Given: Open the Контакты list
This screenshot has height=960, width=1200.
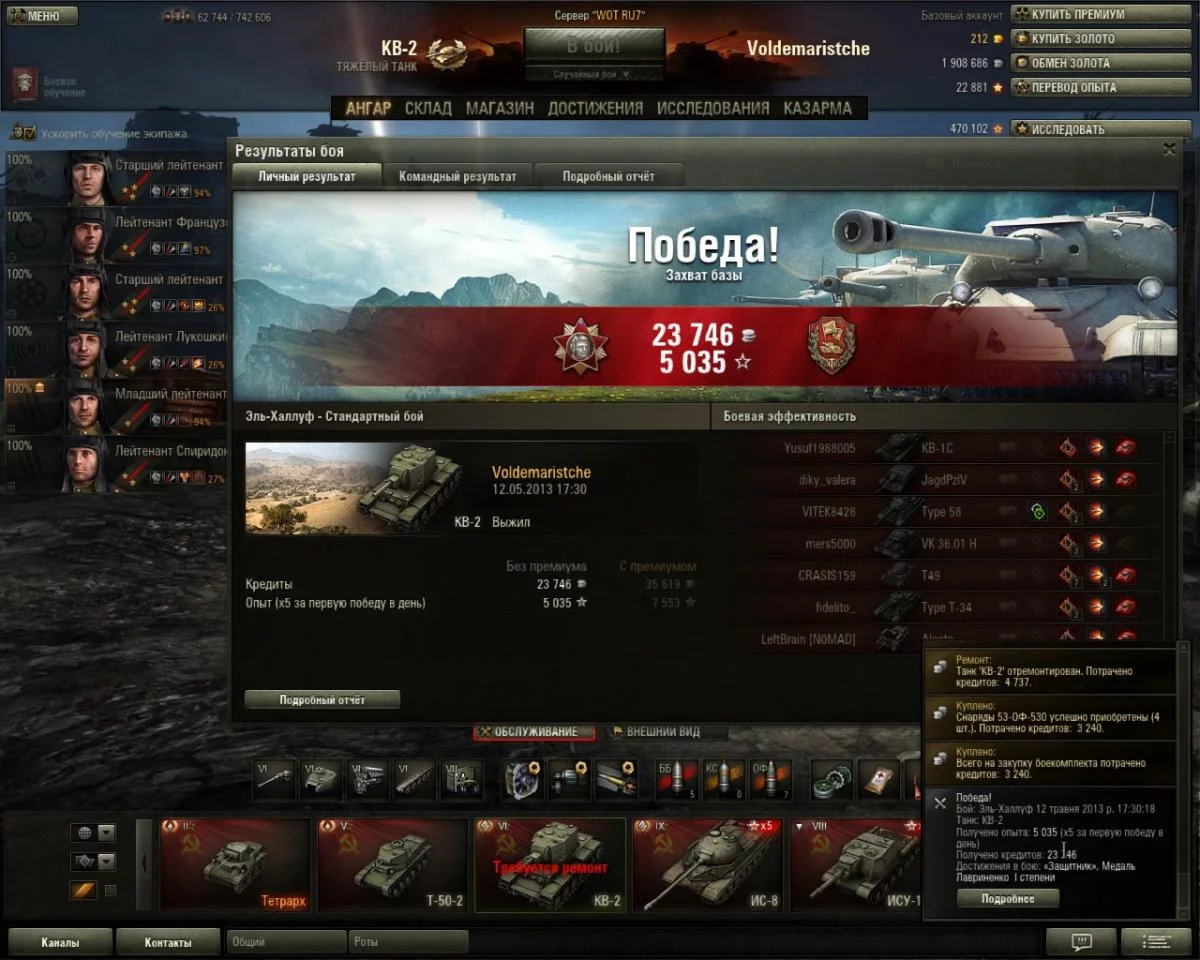Looking at the screenshot, I should pyautogui.click(x=167, y=942).
